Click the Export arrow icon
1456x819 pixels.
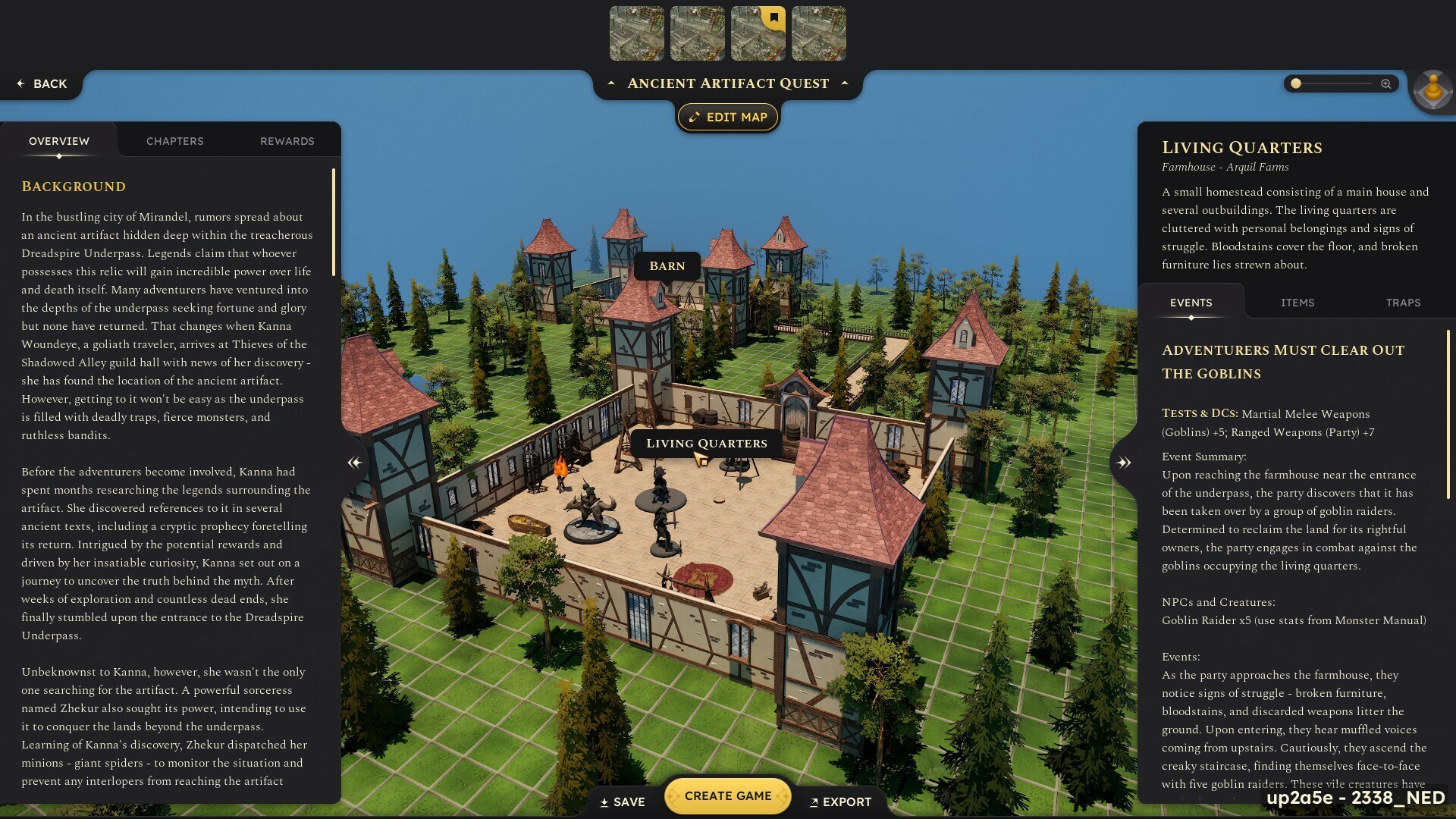click(815, 802)
